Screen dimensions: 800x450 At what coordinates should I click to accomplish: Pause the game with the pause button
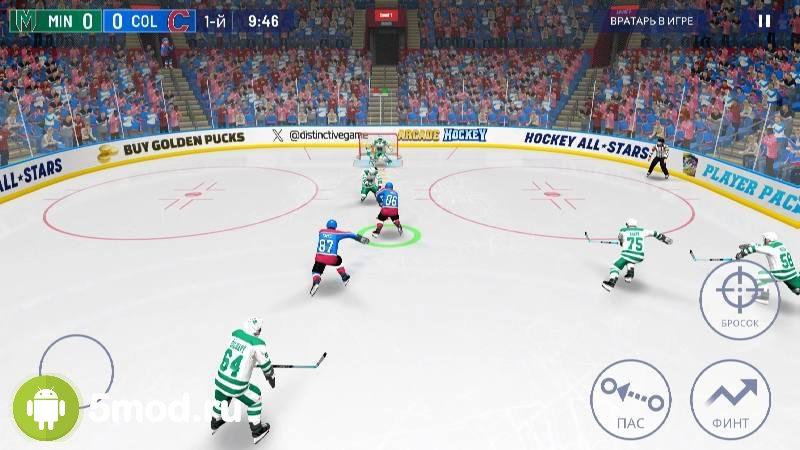[x=764, y=20]
